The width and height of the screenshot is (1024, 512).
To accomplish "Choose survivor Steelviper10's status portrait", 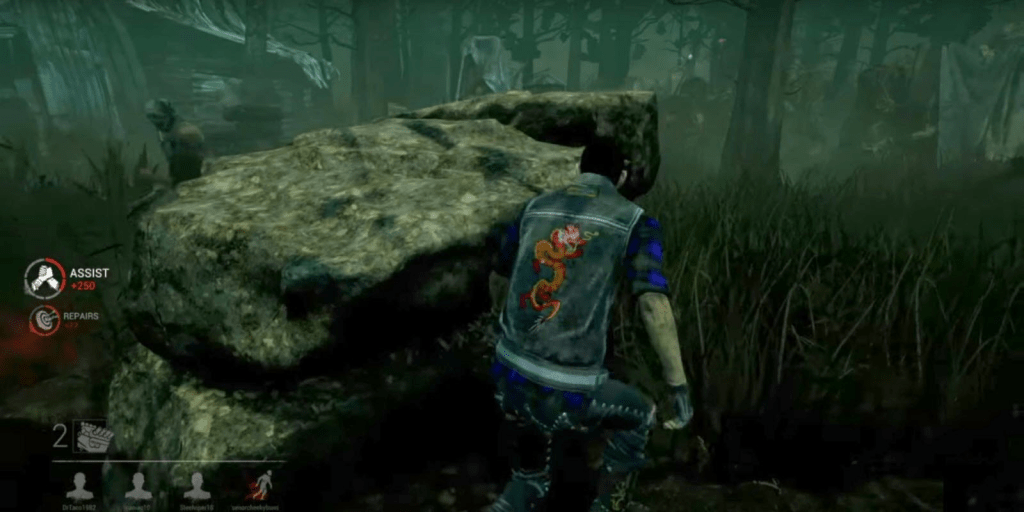I will [x=197, y=485].
